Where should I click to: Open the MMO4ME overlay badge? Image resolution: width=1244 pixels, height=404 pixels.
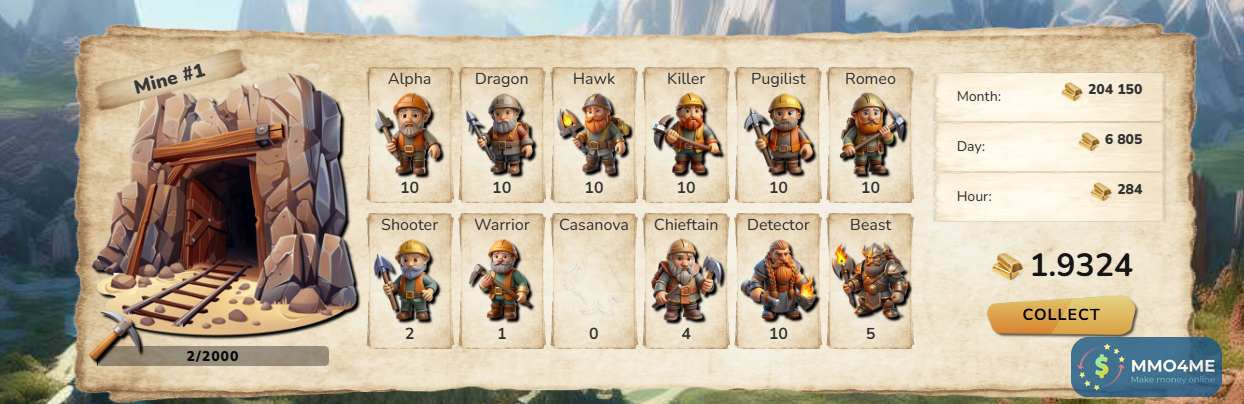pyautogui.click(x=1146, y=367)
